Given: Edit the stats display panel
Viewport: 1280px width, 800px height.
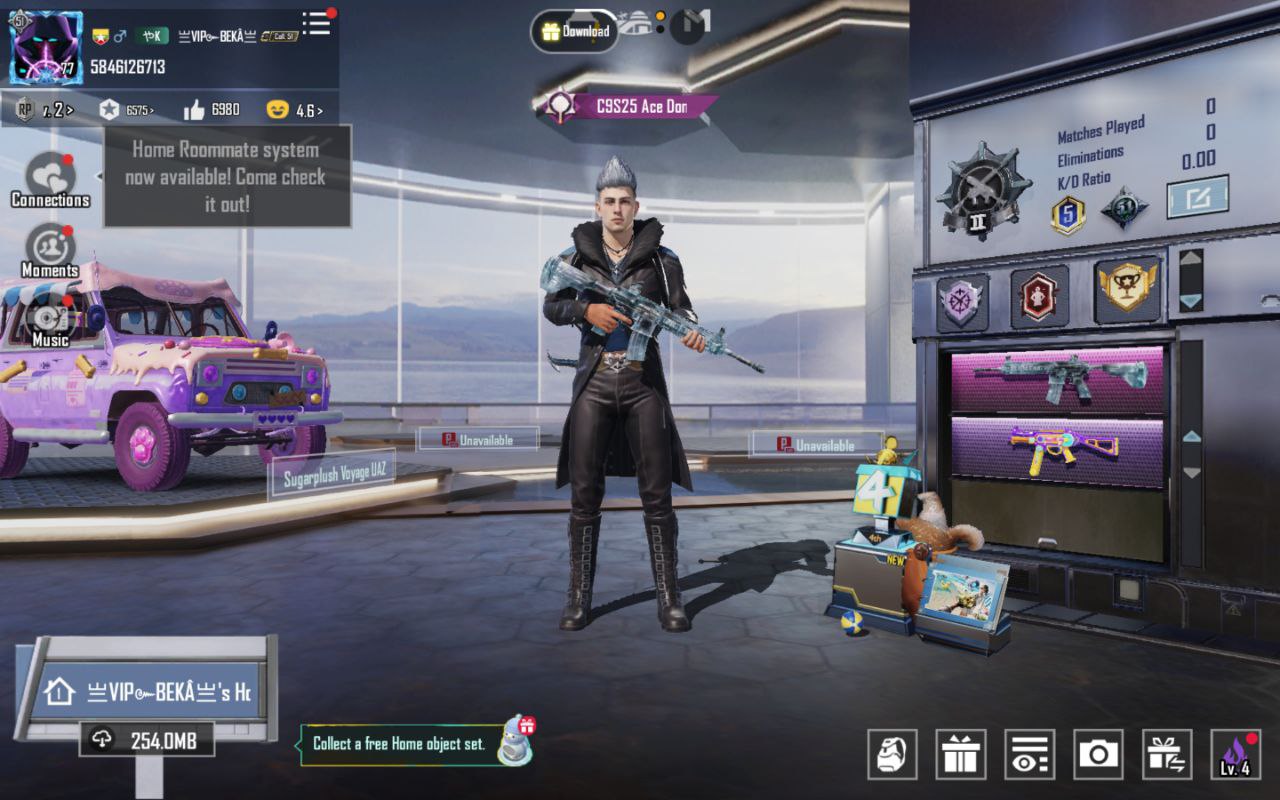Looking at the screenshot, I should tap(1197, 196).
